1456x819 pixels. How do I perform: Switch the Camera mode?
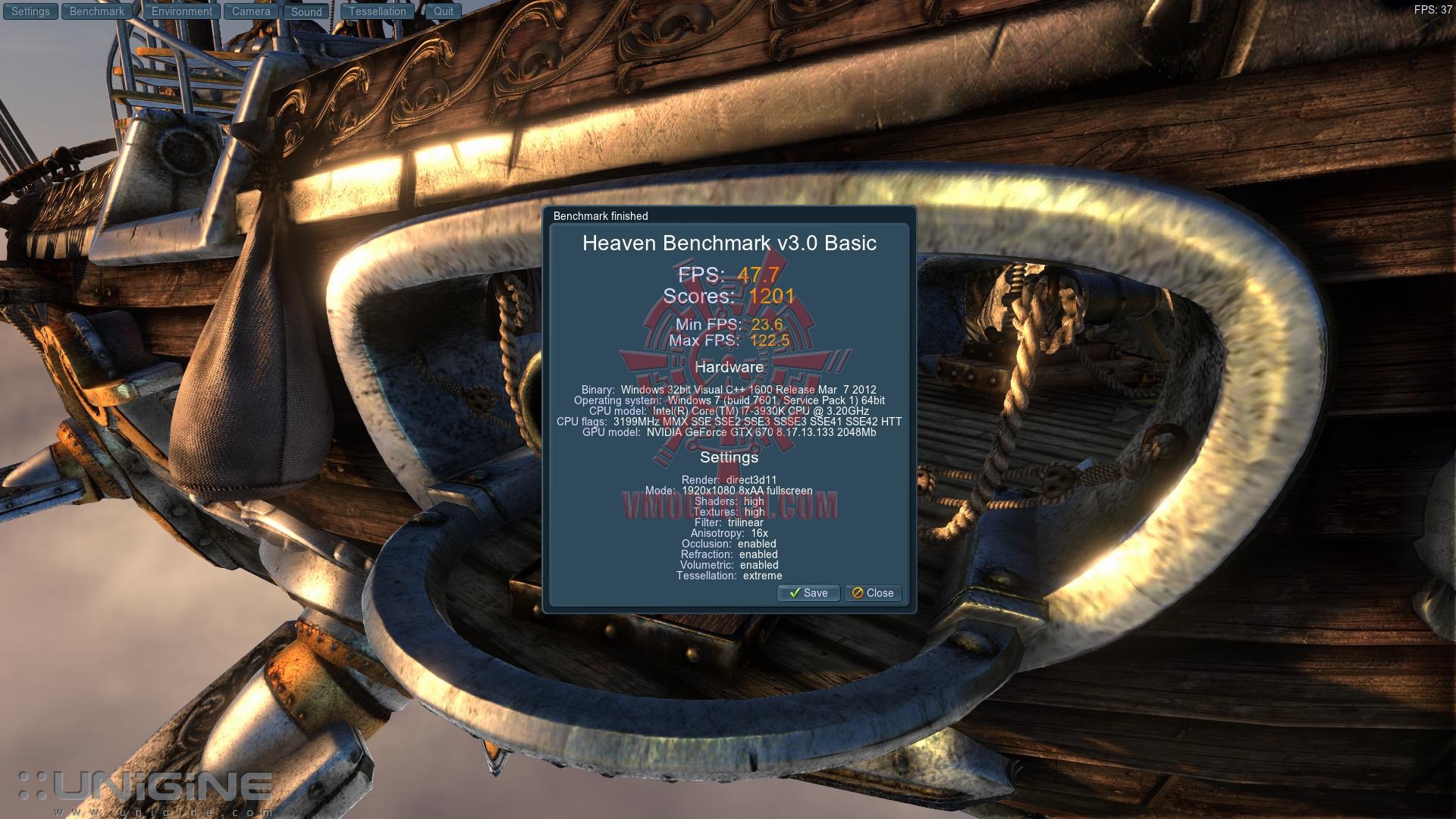click(251, 11)
